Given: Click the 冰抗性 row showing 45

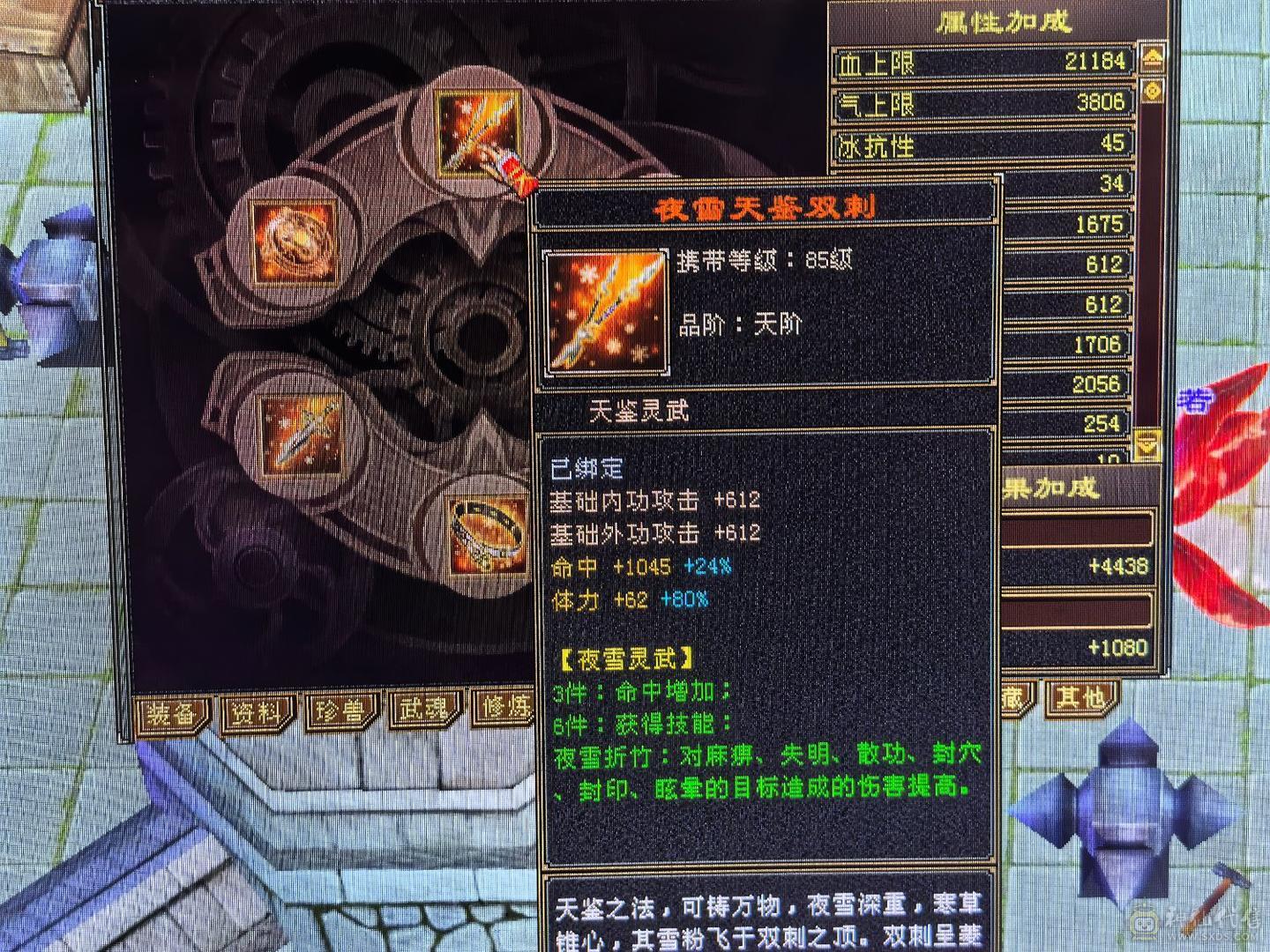Looking at the screenshot, I should [979, 143].
